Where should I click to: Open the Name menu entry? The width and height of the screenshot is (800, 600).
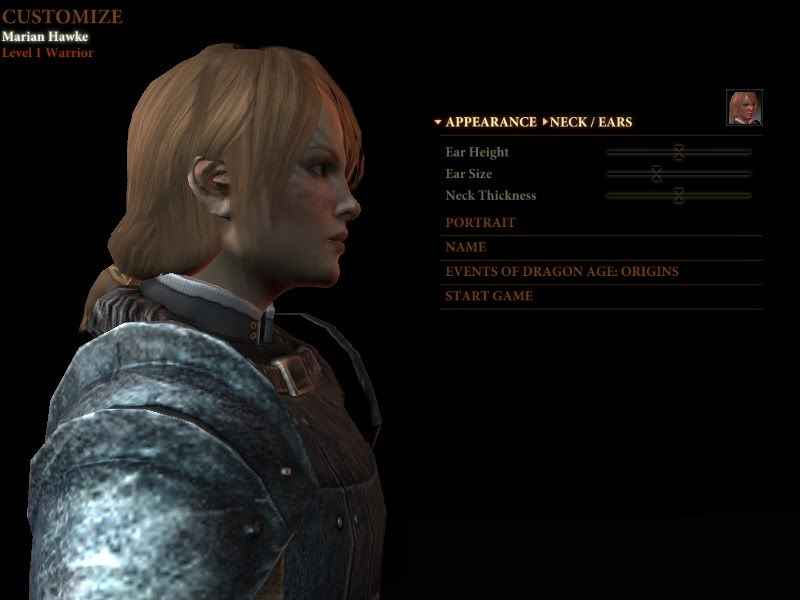pyautogui.click(x=466, y=247)
